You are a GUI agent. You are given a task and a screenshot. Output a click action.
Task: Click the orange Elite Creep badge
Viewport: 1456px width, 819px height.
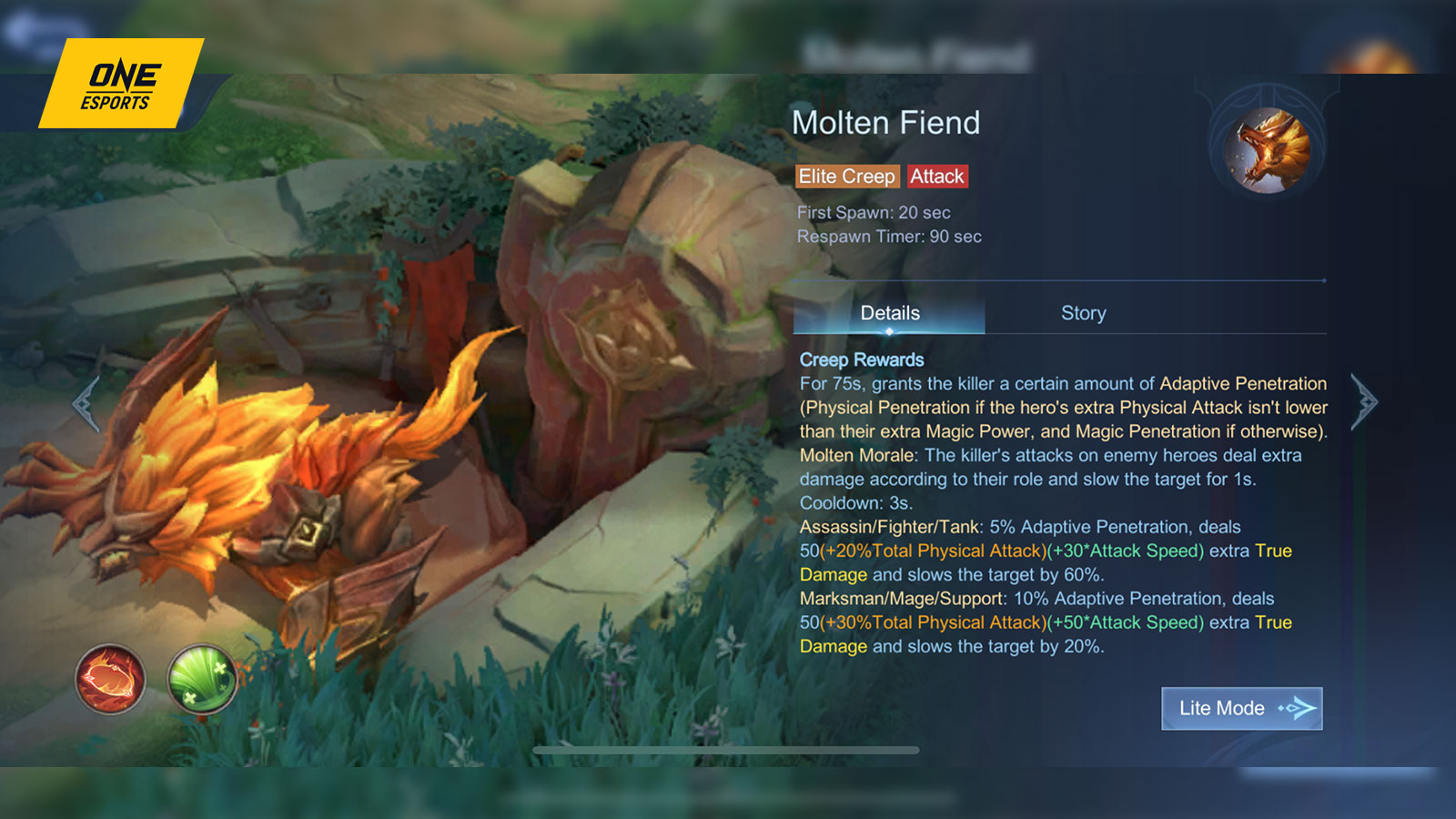(x=846, y=176)
